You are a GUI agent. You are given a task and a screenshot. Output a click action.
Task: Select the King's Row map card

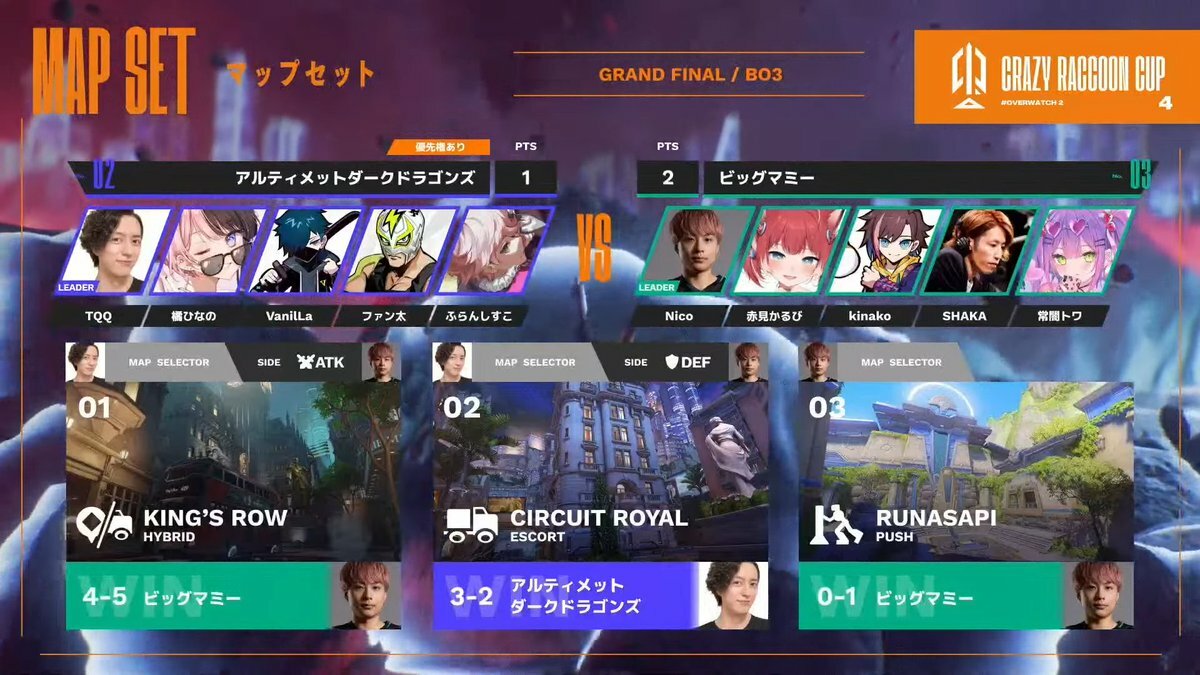pos(233,470)
